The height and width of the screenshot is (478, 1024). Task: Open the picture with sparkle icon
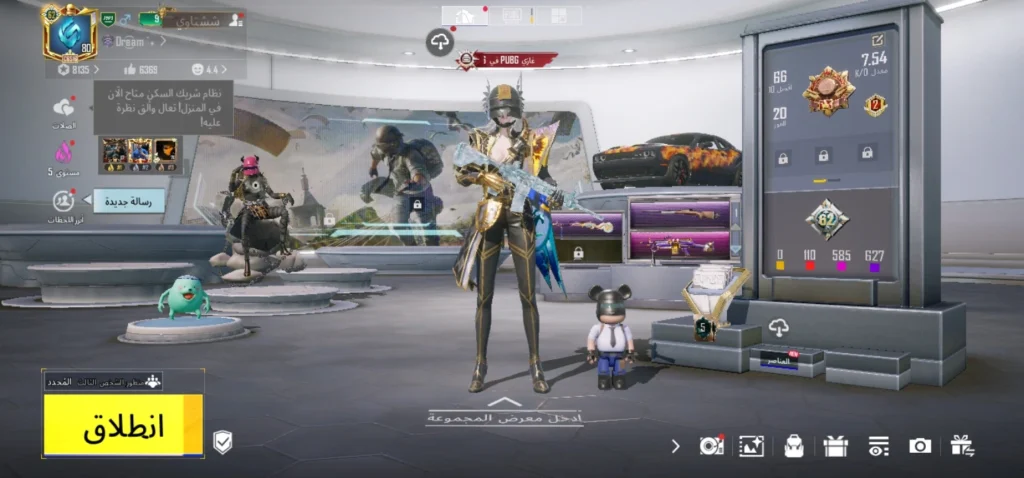(751, 446)
